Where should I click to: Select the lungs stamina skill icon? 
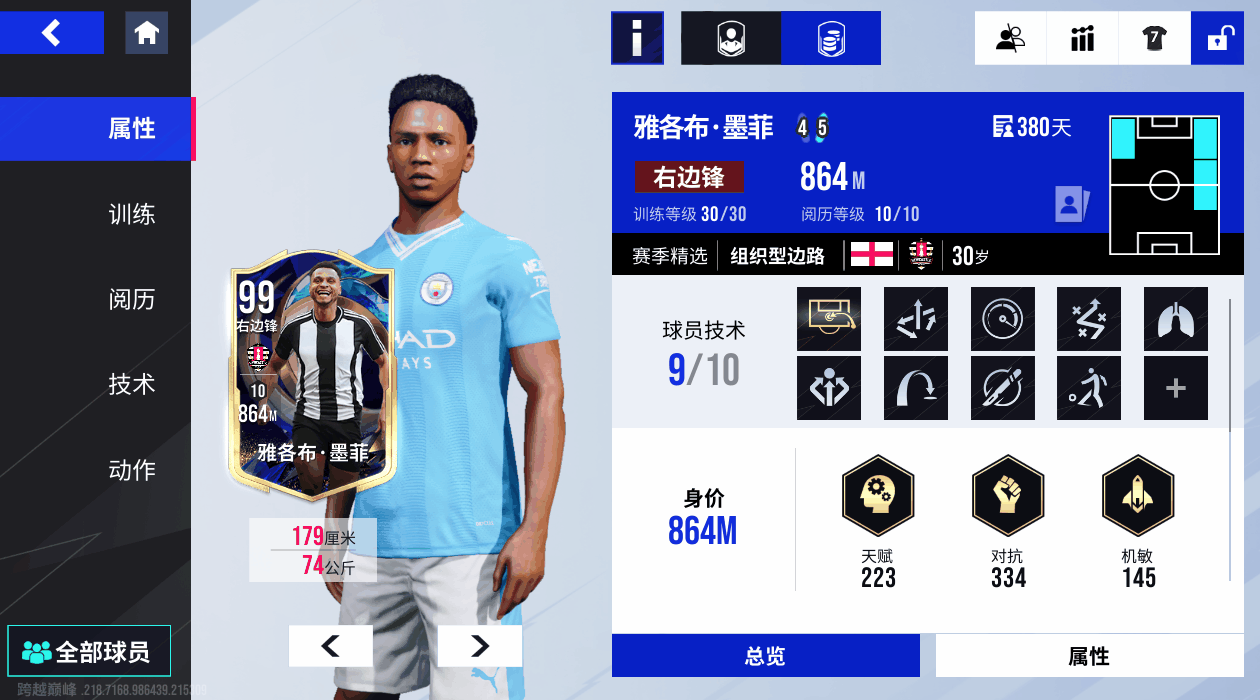pyautogui.click(x=1175, y=319)
